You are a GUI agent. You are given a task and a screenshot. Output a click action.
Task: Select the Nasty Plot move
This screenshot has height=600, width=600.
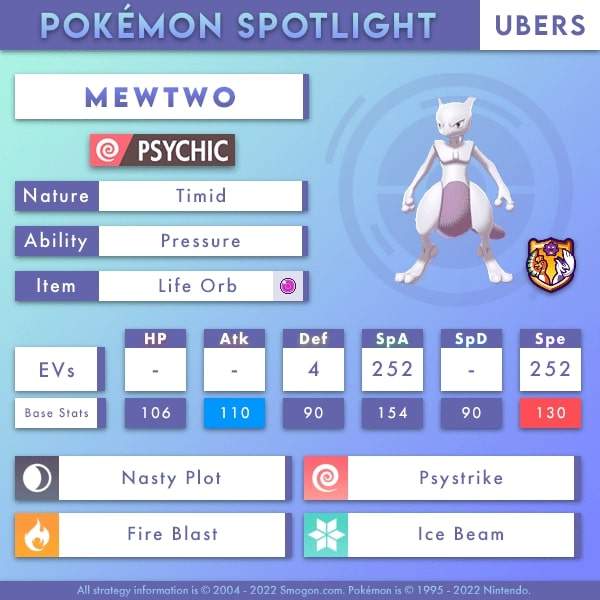click(x=172, y=478)
